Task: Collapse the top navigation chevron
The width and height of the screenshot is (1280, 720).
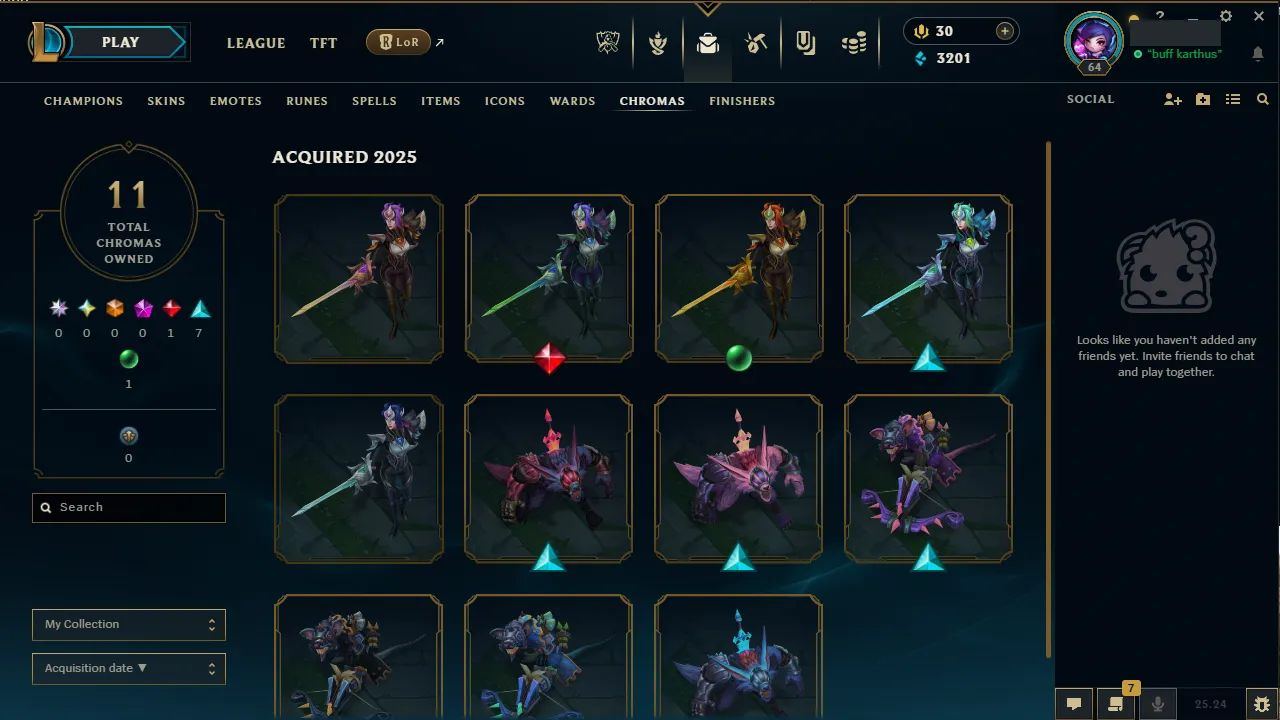Action: [x=708, y=8]
